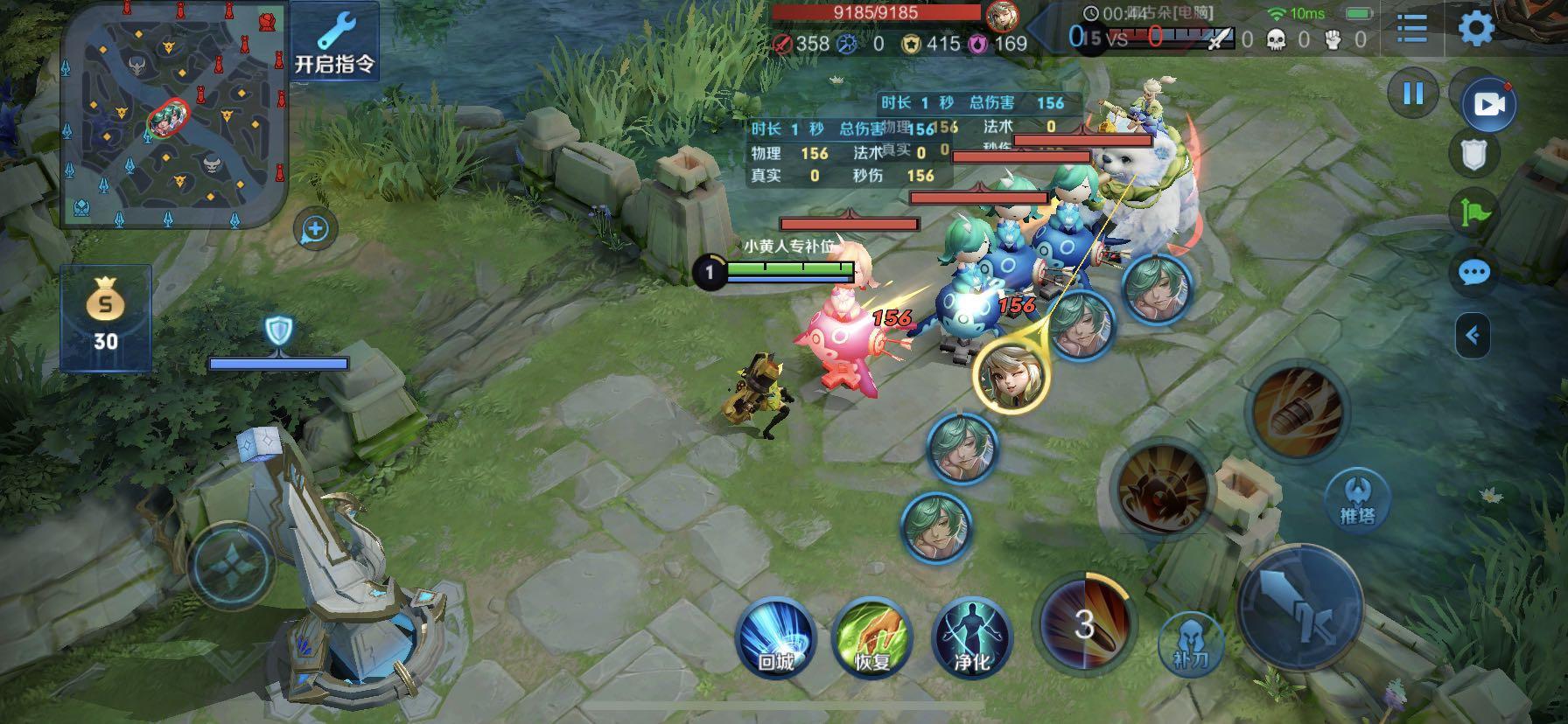Cast the 净化 purify spell
The image size is (1568, 724).
coord(971,637)
